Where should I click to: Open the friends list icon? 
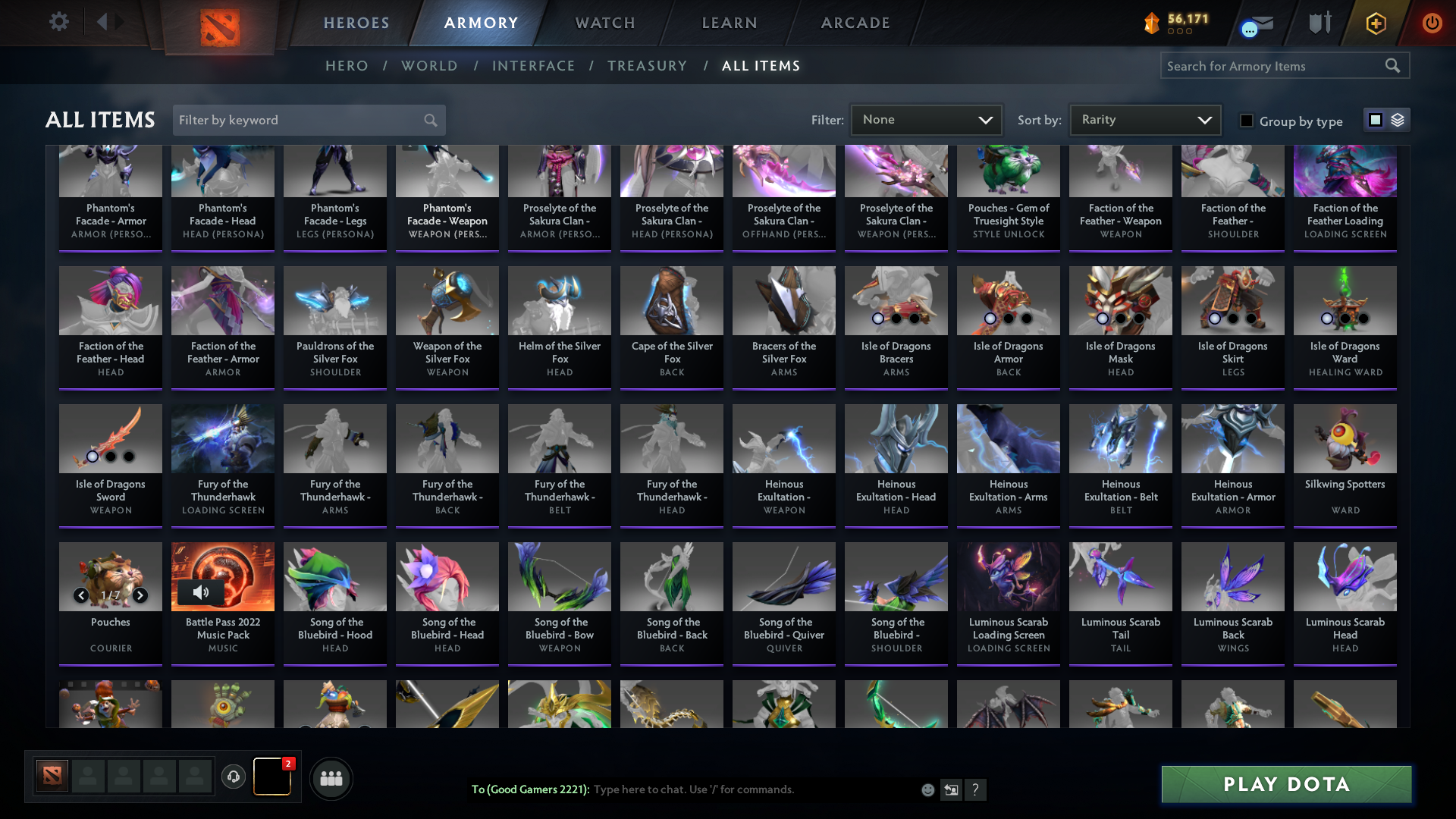pos(331,778)
